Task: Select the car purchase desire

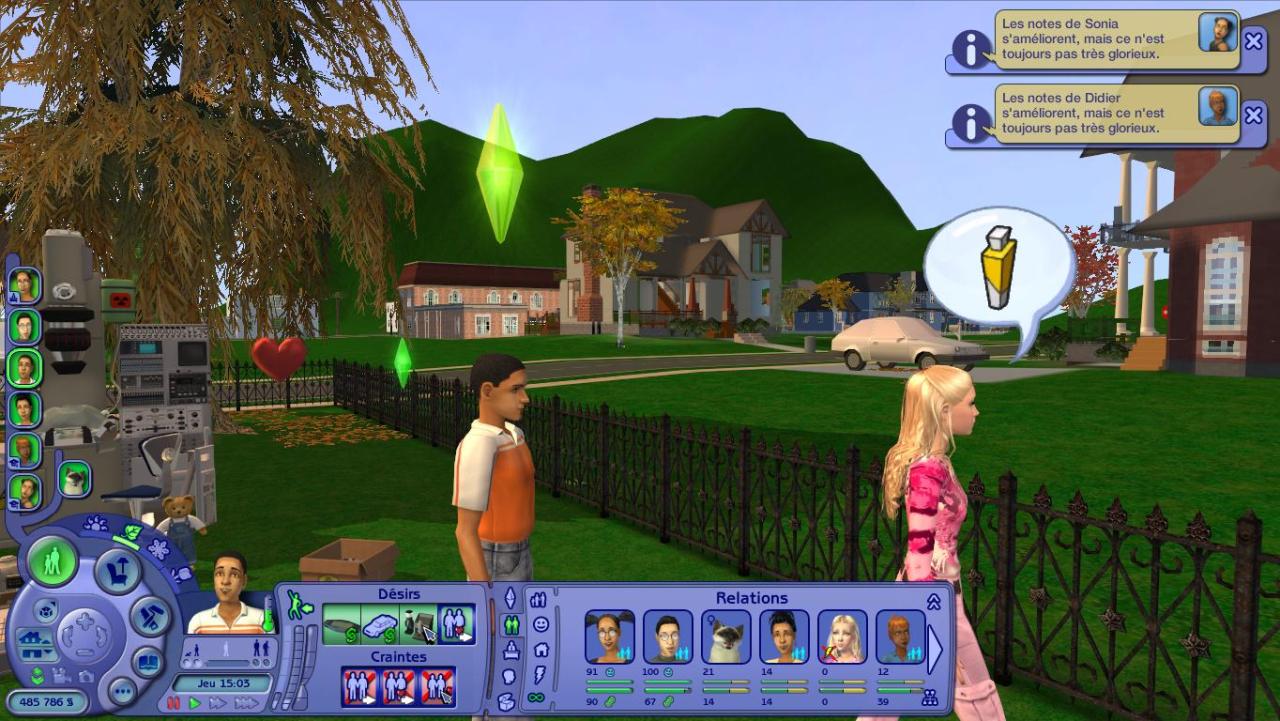Action: pos(380,626)
